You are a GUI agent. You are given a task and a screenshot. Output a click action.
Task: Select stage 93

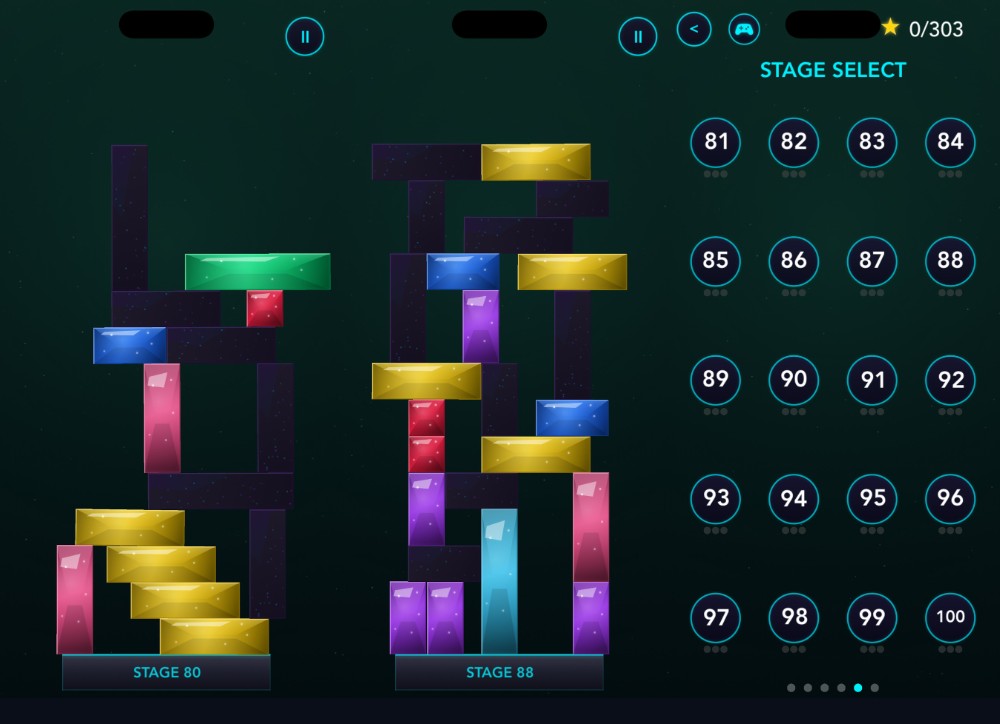[x=716, y=498]
